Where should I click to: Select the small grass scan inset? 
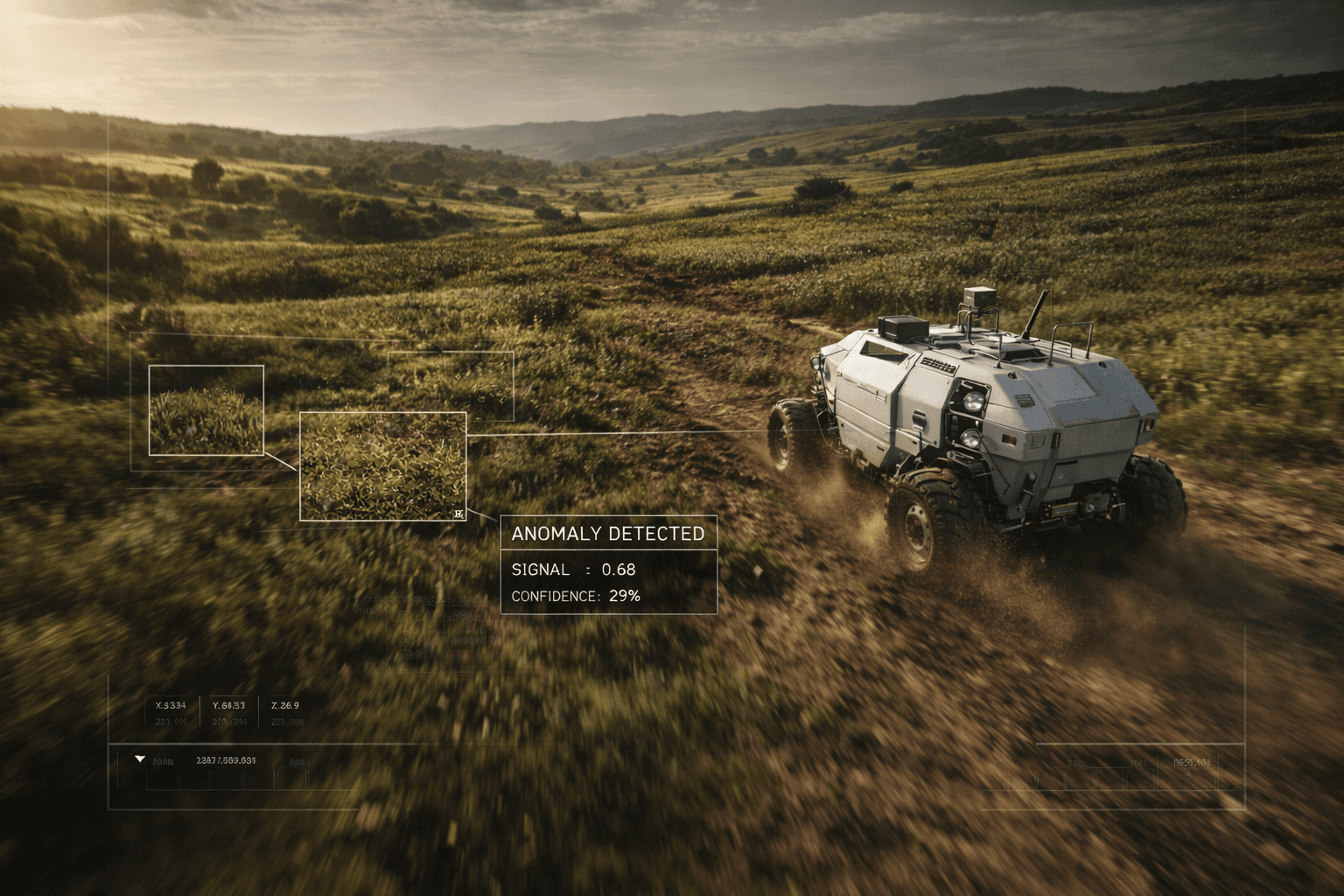pos(206,409)
